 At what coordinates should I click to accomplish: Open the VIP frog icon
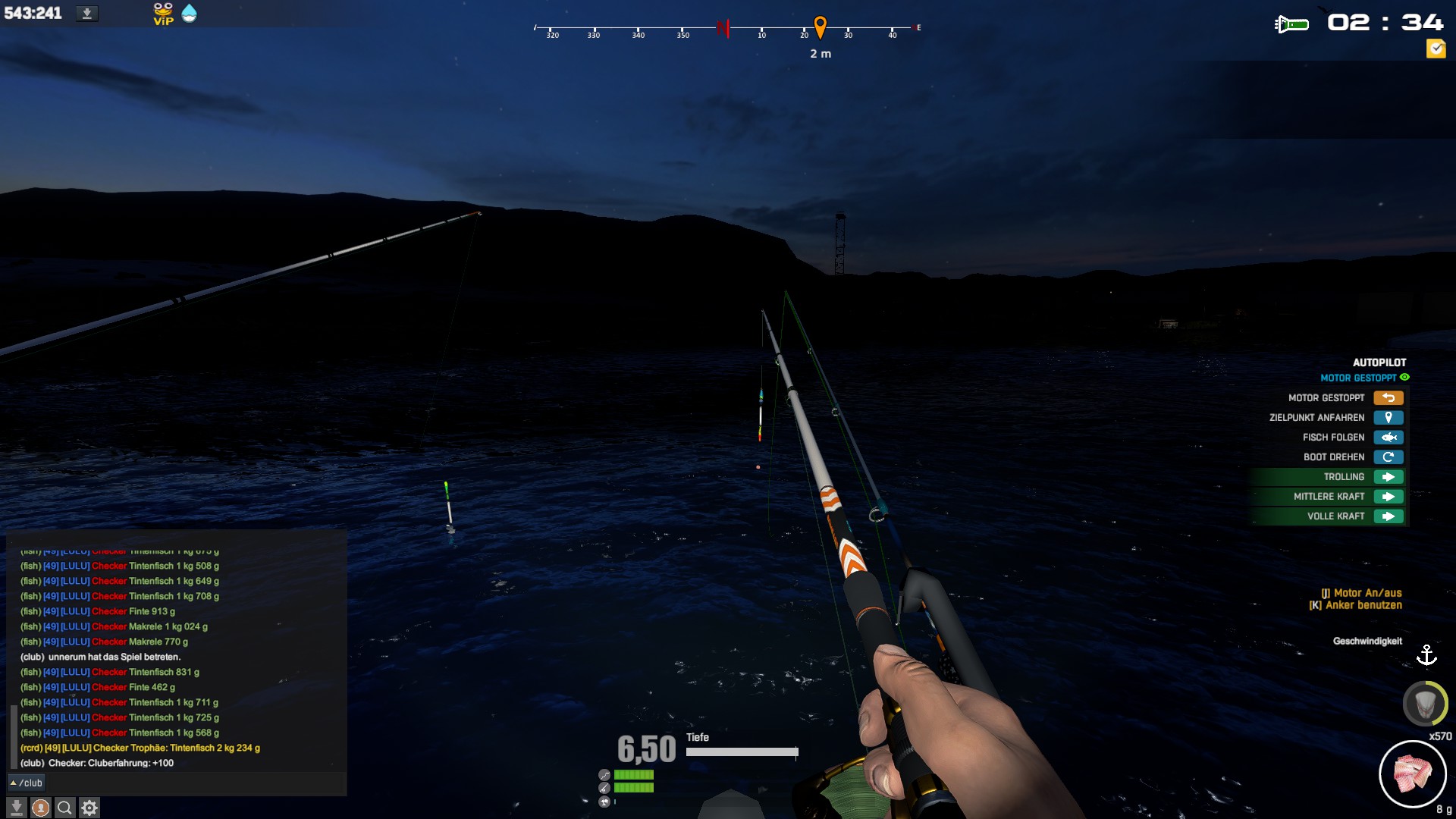[163, 14]
